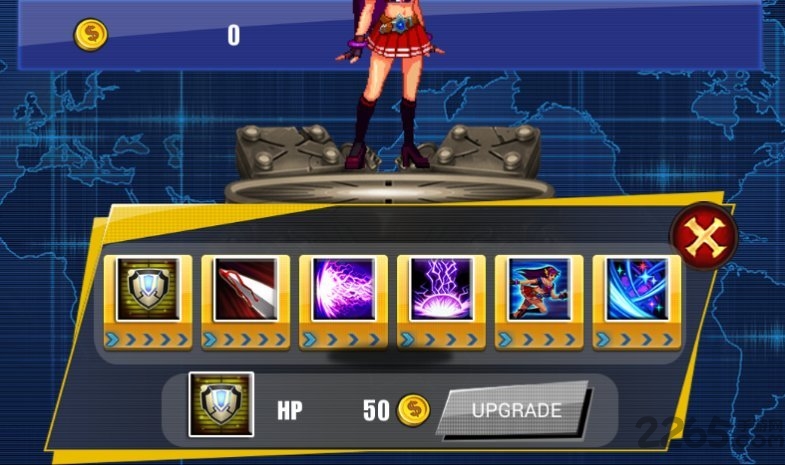This screenshot has width=785, height=465.
Task: Close the skill upgrade panel
Action: (x=703, y=236)
